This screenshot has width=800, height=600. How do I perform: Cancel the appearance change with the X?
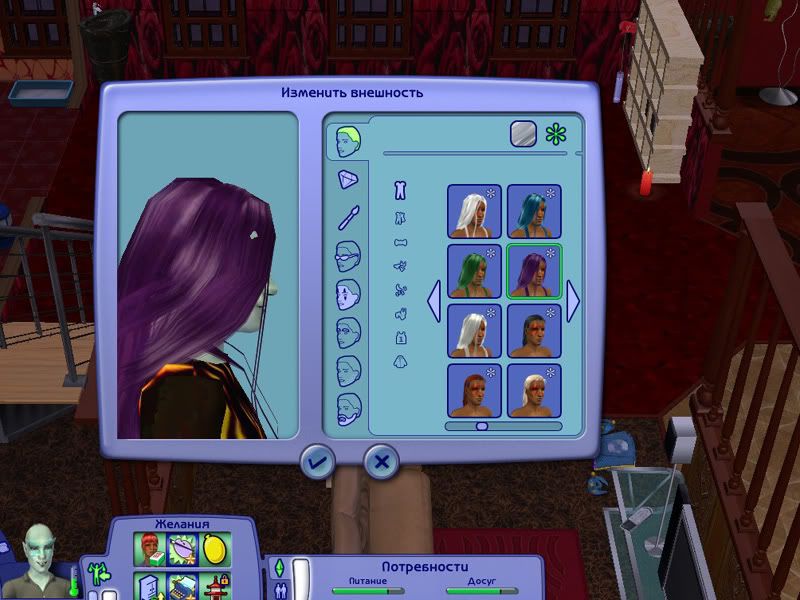click(x=380, y=461)
